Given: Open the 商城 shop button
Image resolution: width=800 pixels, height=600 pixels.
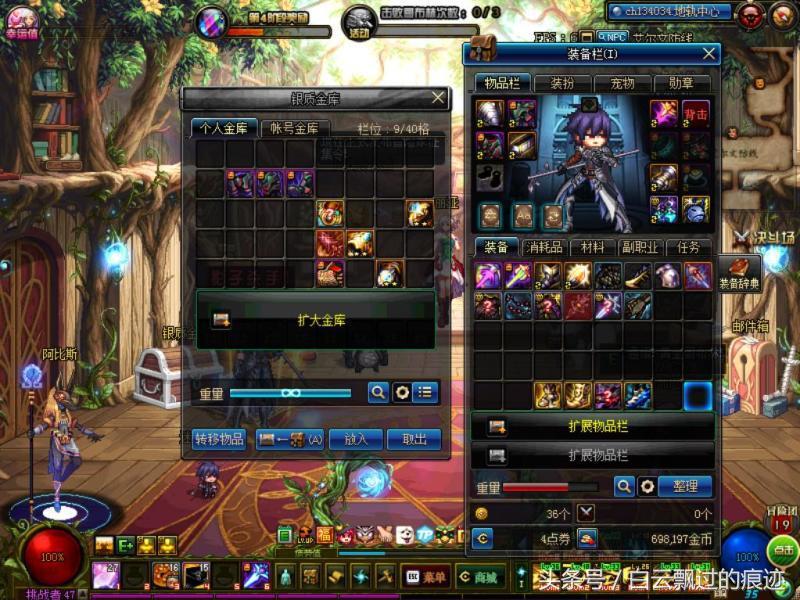Looking at the screenshot, I should click(x=478, y=576).
